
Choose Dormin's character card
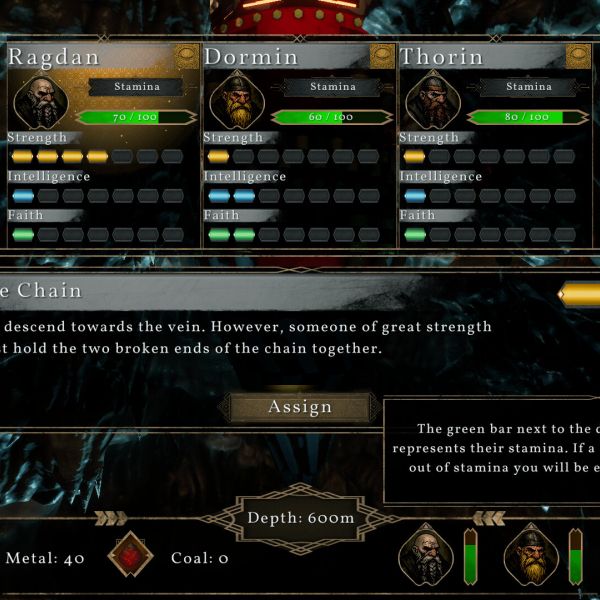pos(297,145)
